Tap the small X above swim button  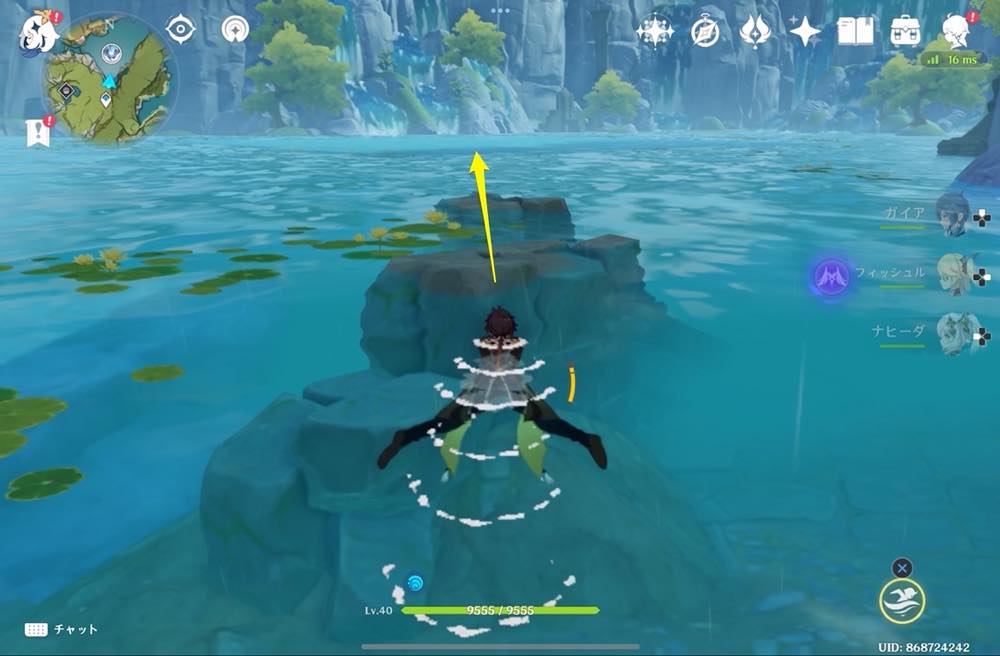[902, 568]
